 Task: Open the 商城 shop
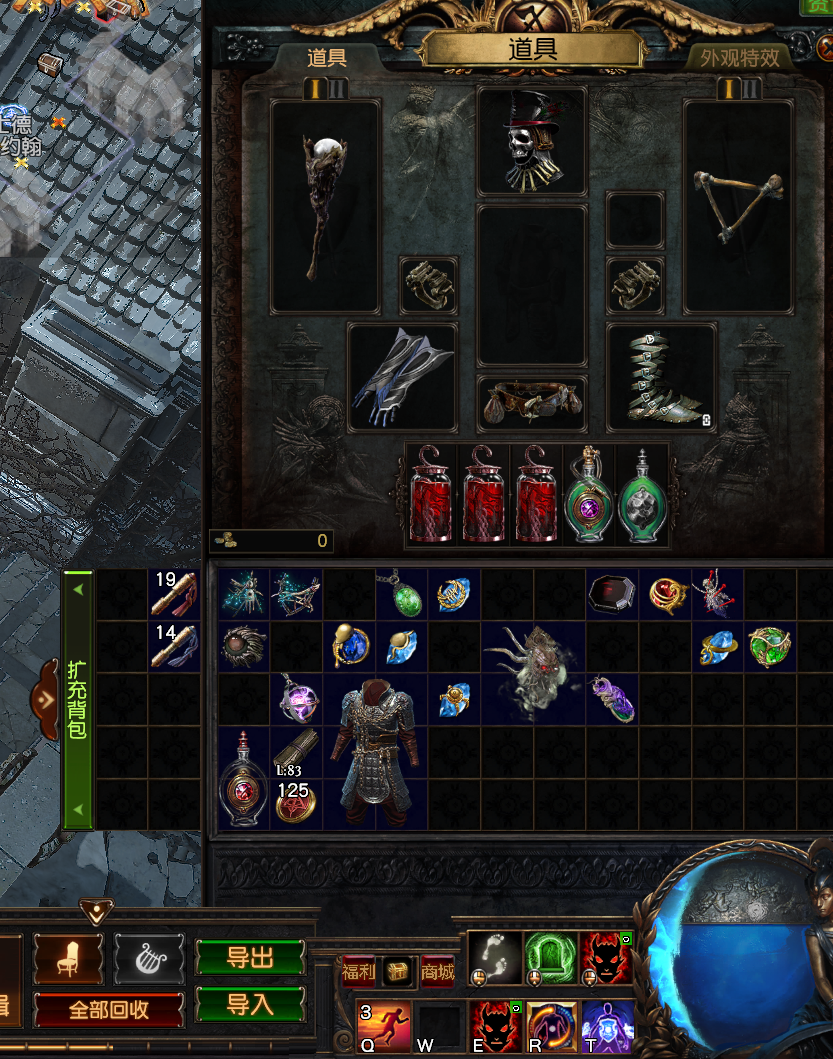[x=437, y=971]
